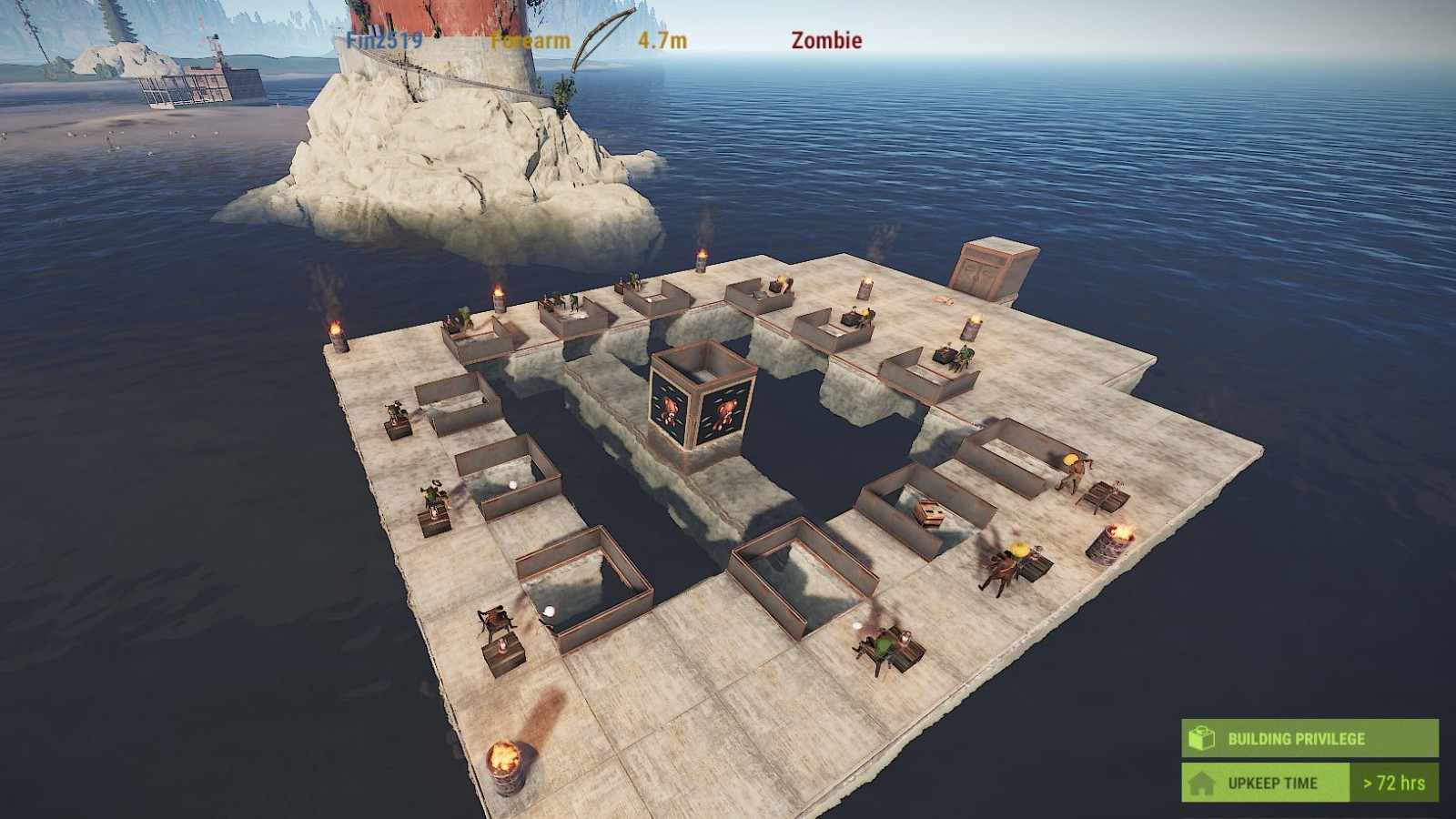The width and height of the screenshot is (1456, 819).
Task: Click the Building Privilege status indicator
Action: click(x=1309, y=738)
